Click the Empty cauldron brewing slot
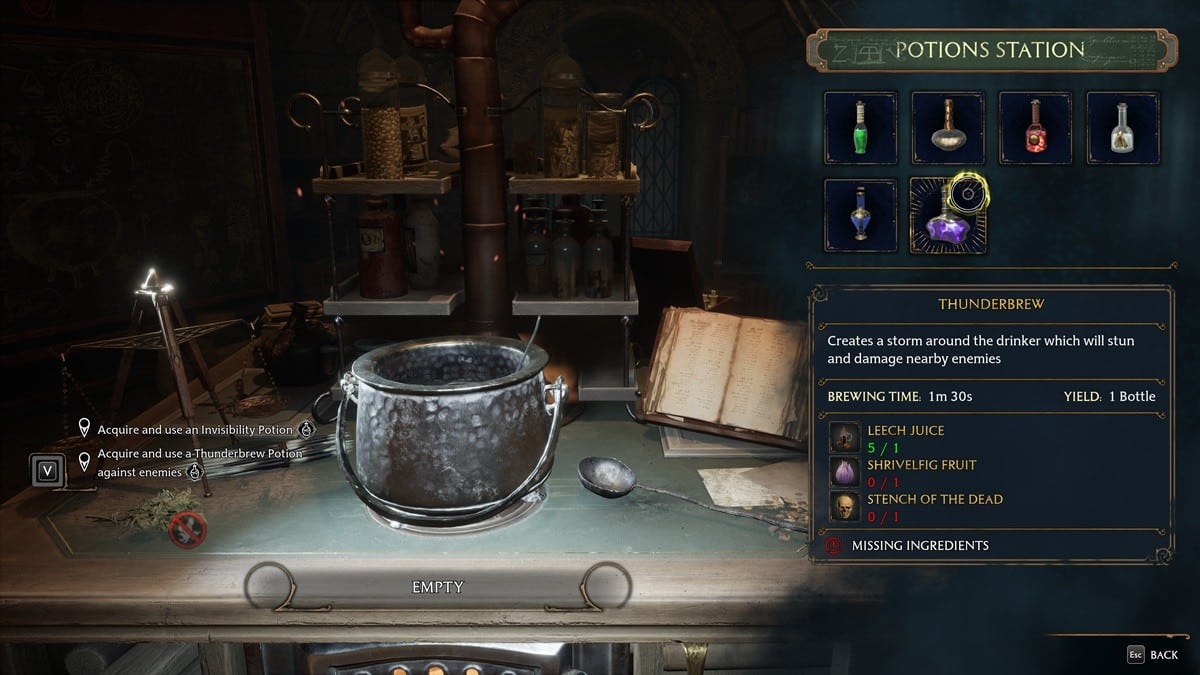Screen dimensions: 1200x675 pyautogui.click(x=438, y=587)
